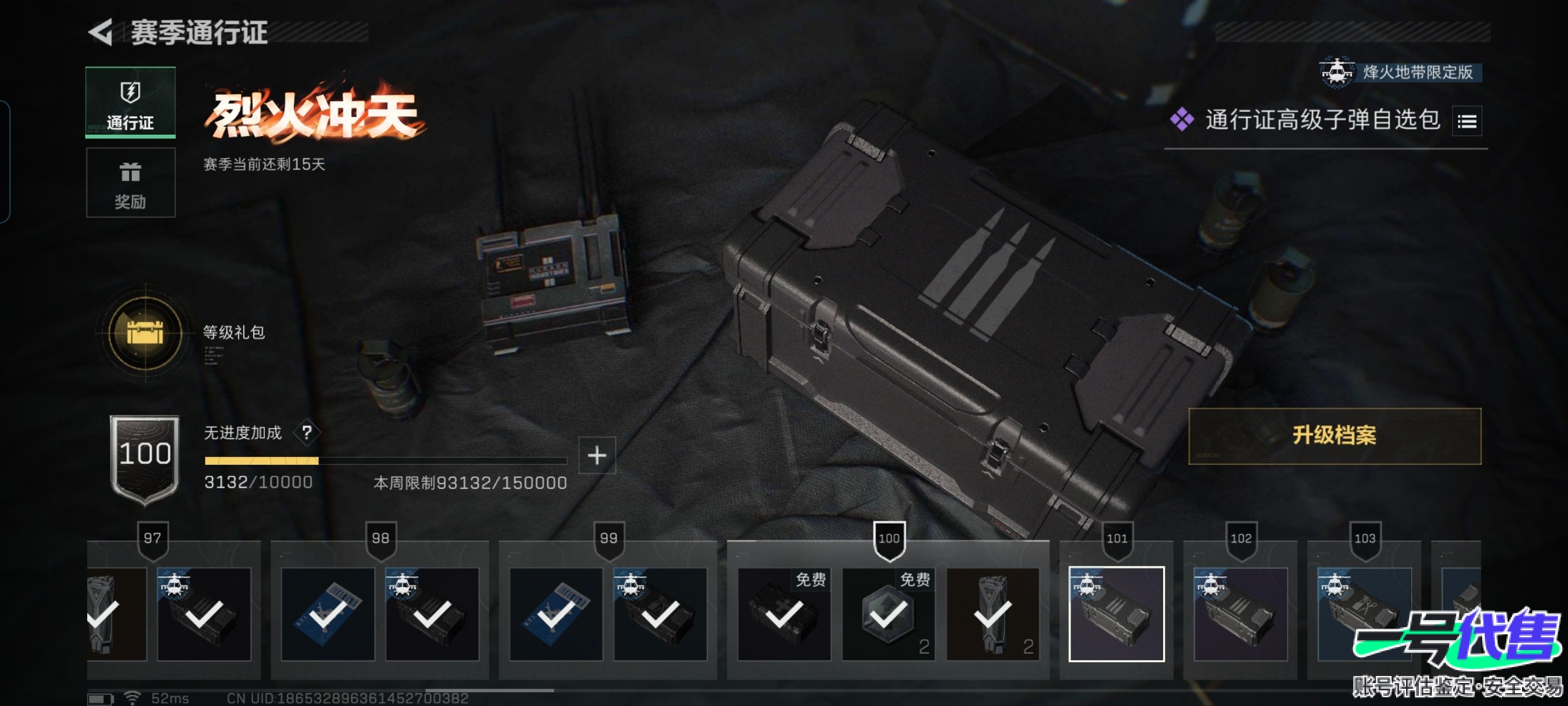Open the list icon beside 通行证高级子弹自选包
1568x706 pixels.
coord(1466,121)
